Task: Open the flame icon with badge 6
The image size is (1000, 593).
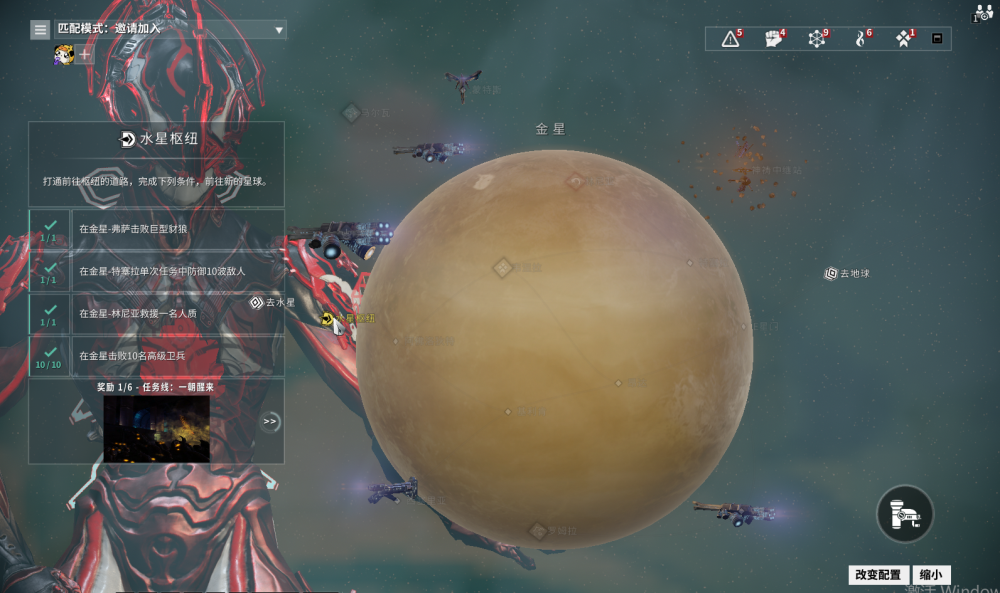Action: click(x=861, y=39)
